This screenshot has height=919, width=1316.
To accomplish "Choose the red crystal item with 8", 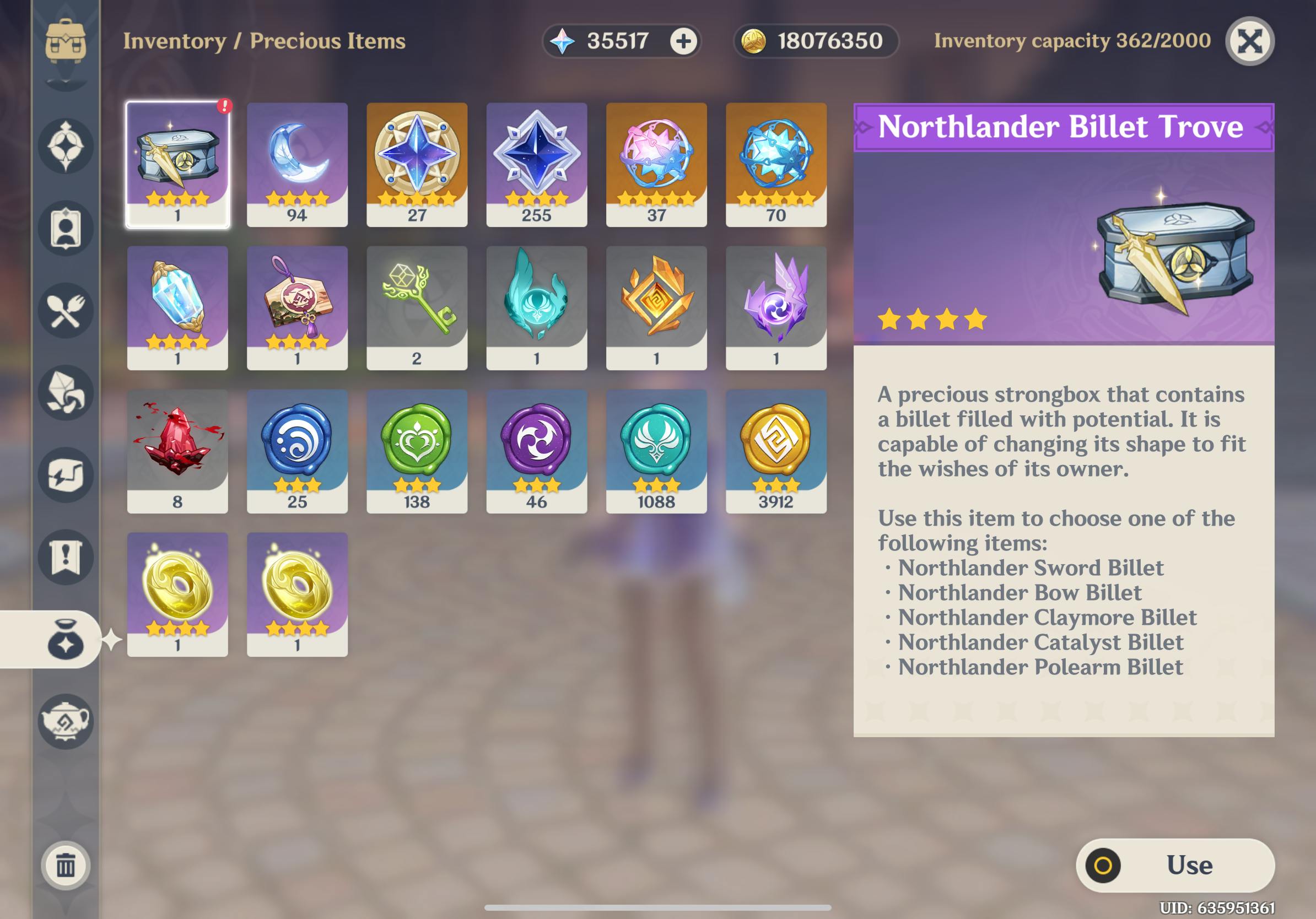I will point(177,451).
